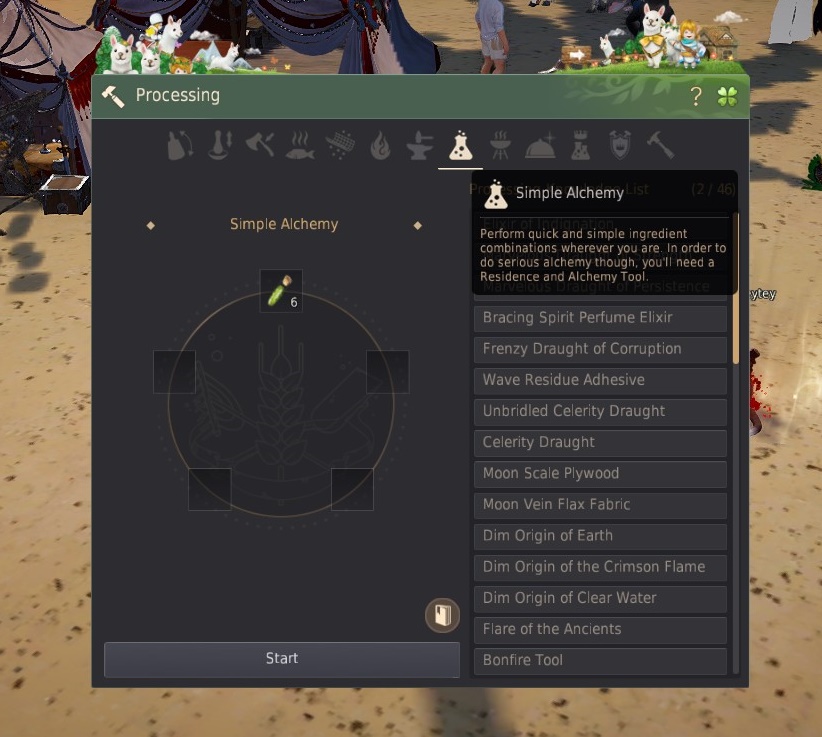
Task: Start the Simple Alchemy processing
Action: coord(281,659)
